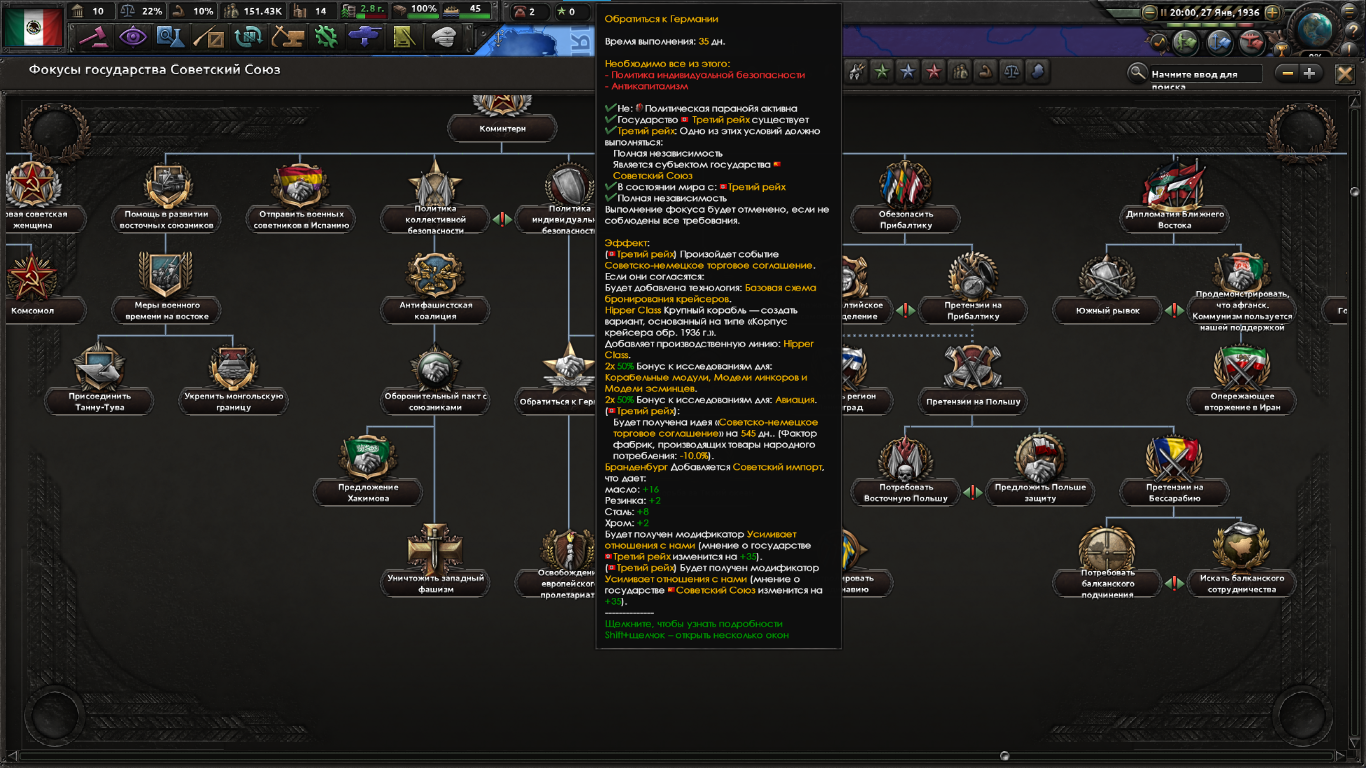Toggle the red star focus filter
This screenshot has height=768, width=1366.
point(933,70)
